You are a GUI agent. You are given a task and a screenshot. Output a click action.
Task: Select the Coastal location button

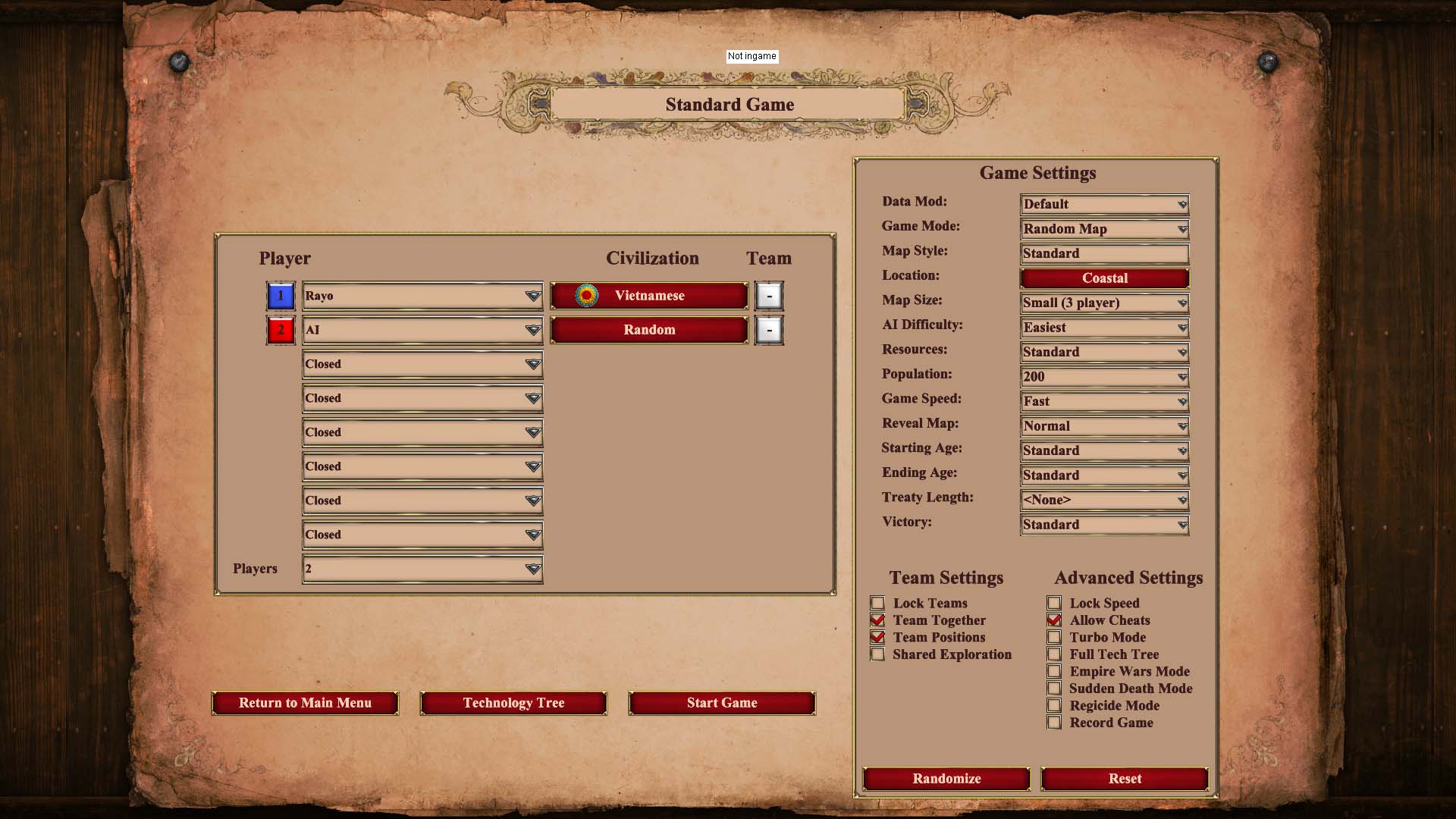tap(1104, 278)
